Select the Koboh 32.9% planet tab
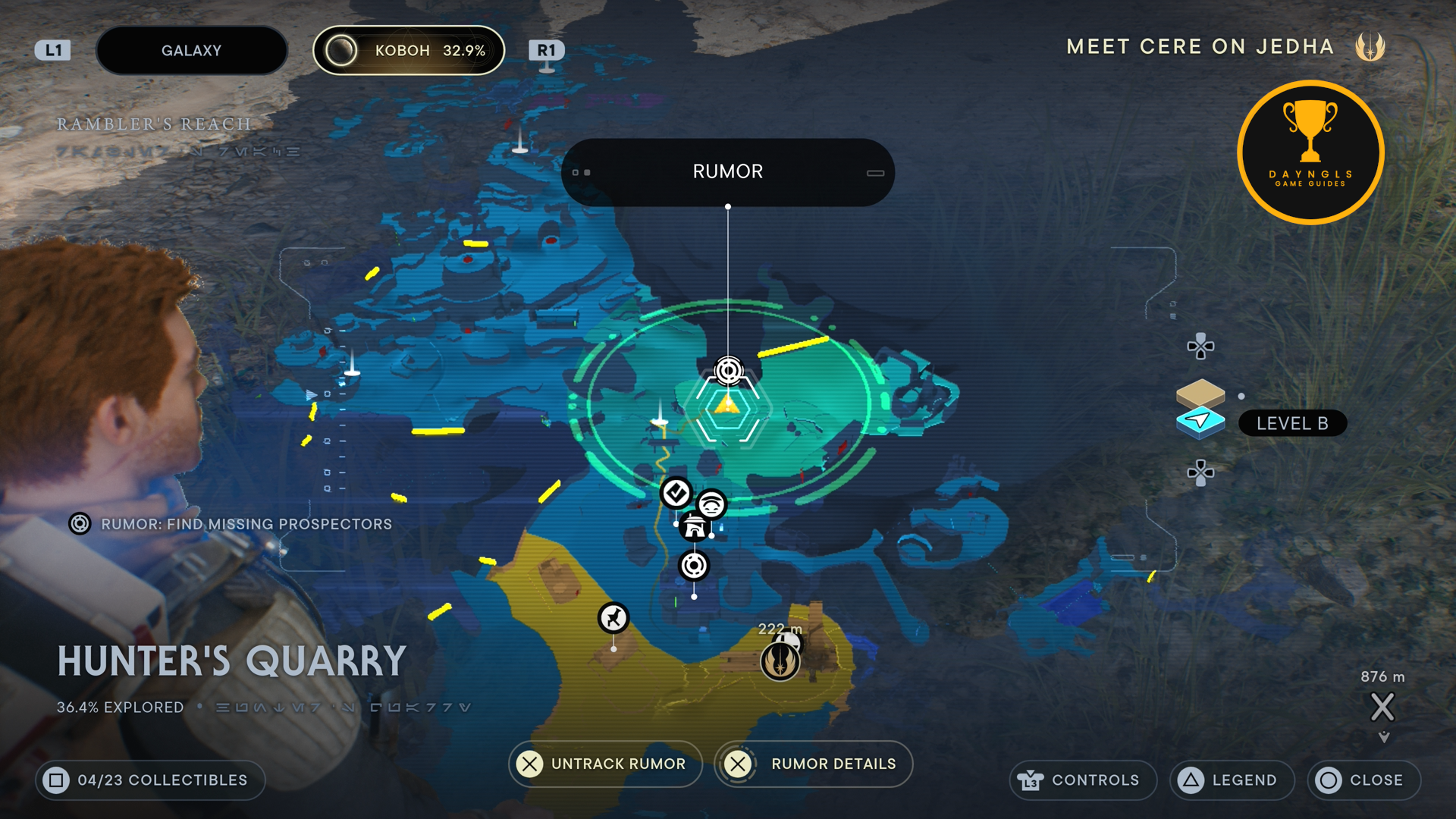 pyautogui.click(x=409, y=51)
